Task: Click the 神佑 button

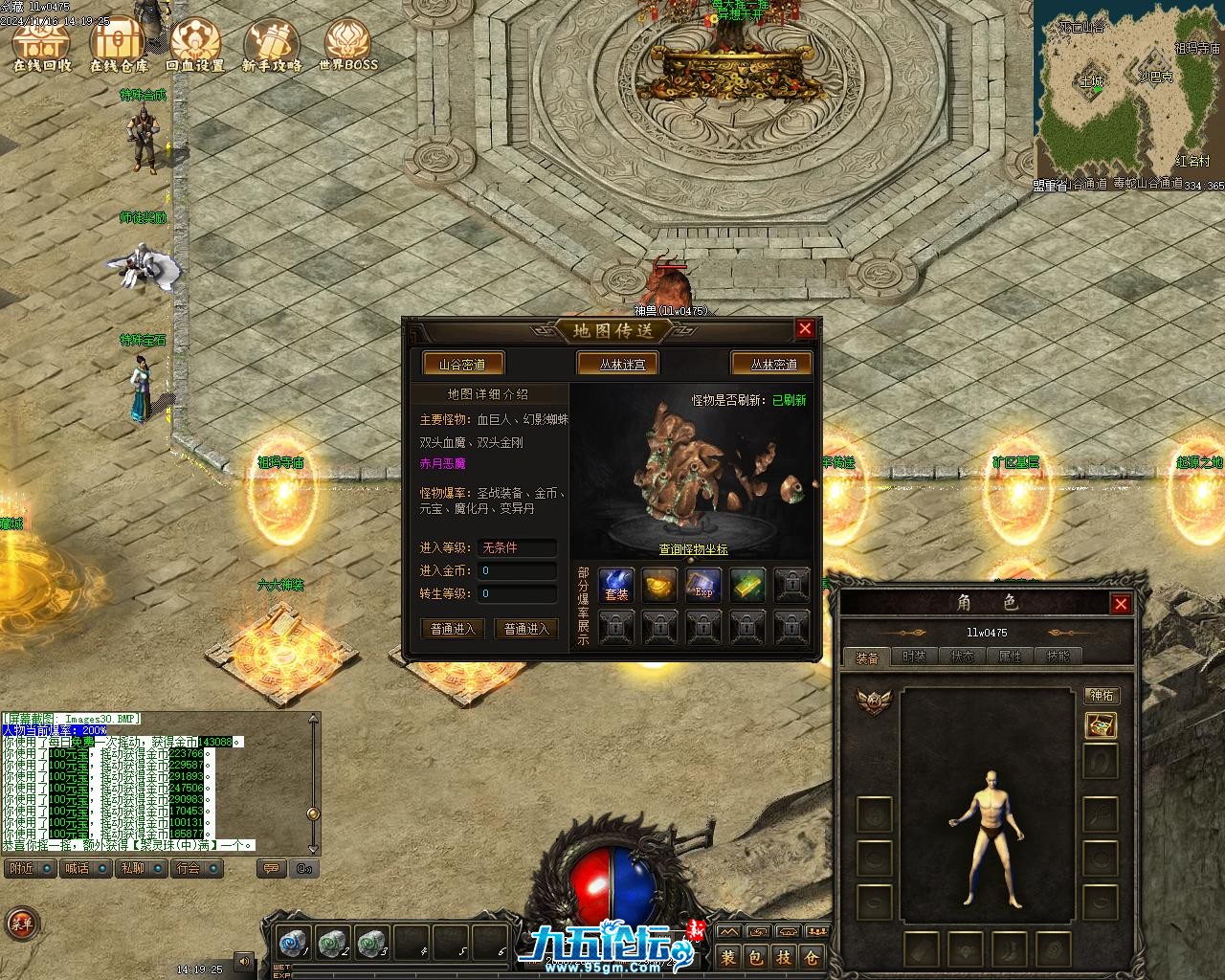Action: tap(1102, 696)
